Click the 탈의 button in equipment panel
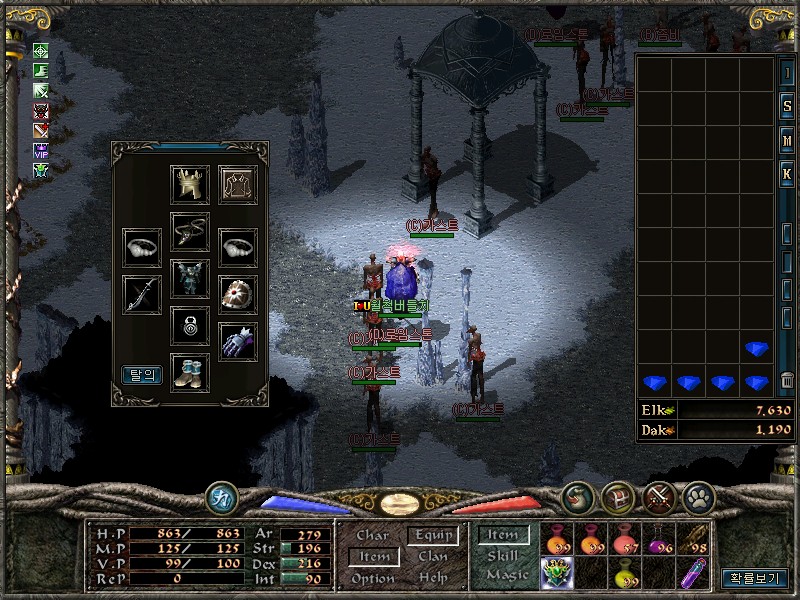Viewport: 800px width, 600px height. (142, 374)
